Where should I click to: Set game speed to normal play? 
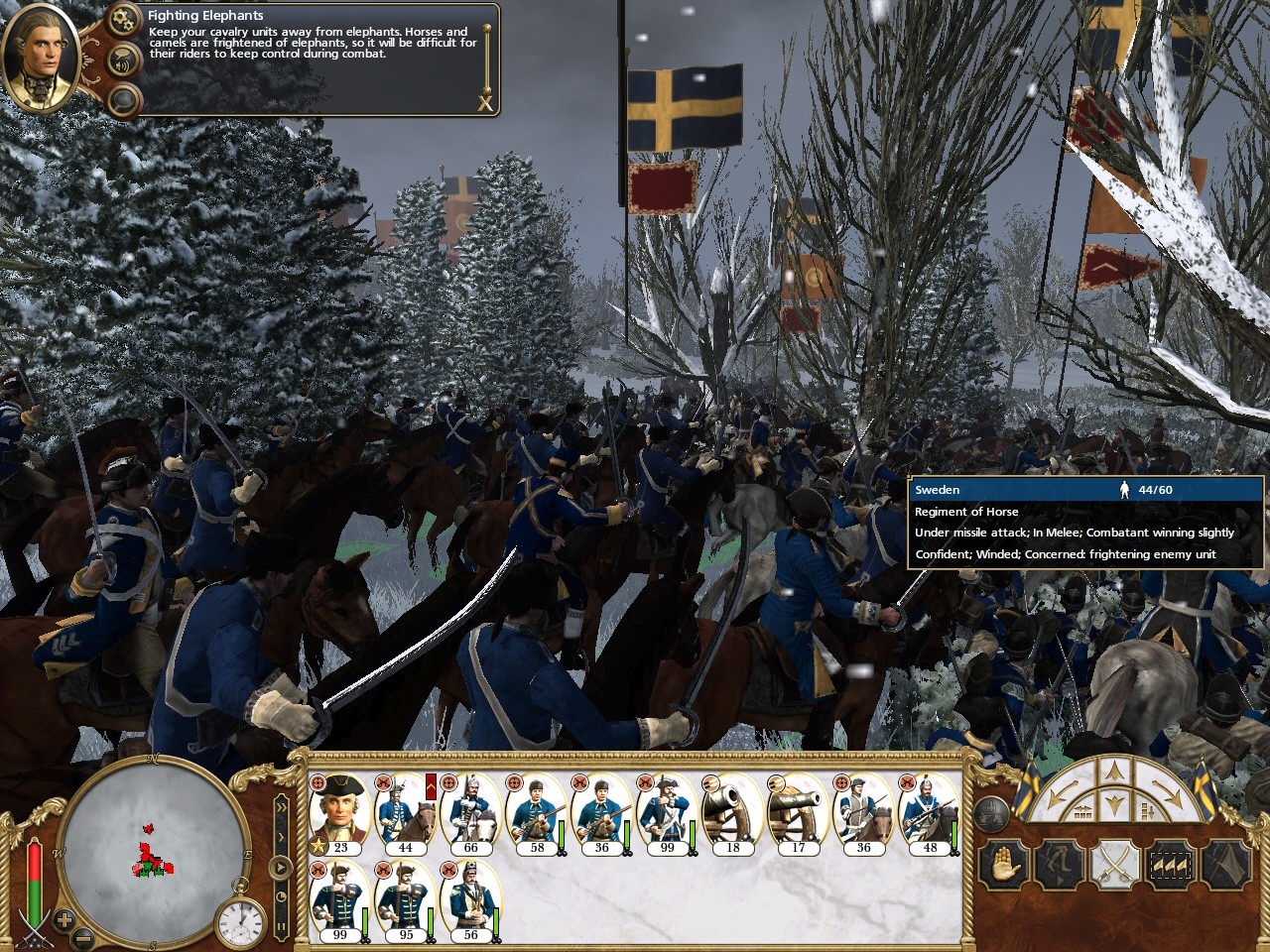tap(281, 868)
